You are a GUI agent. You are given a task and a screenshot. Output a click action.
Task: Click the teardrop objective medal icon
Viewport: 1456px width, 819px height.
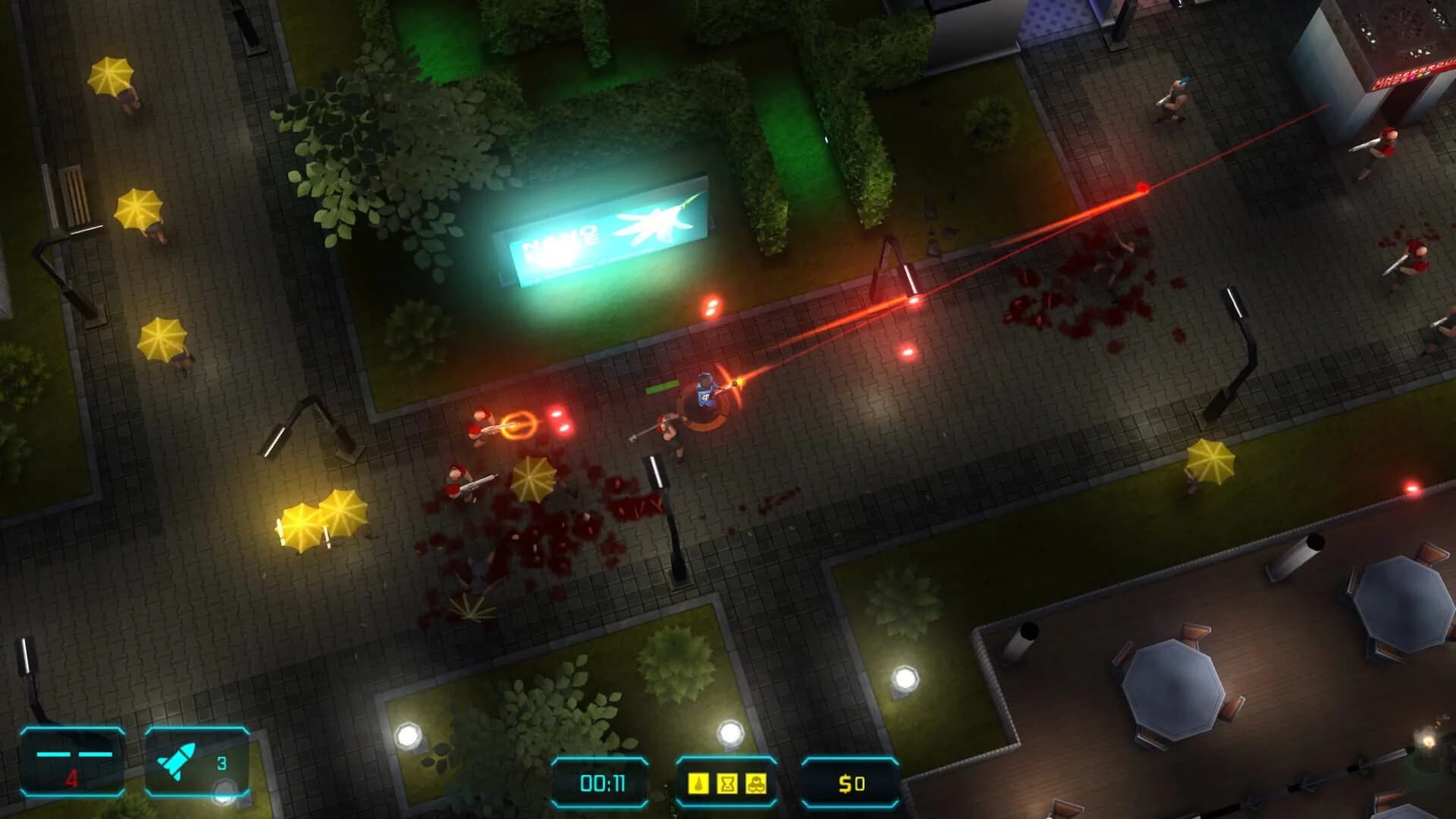pyautogui.click(x=697, y=783)
